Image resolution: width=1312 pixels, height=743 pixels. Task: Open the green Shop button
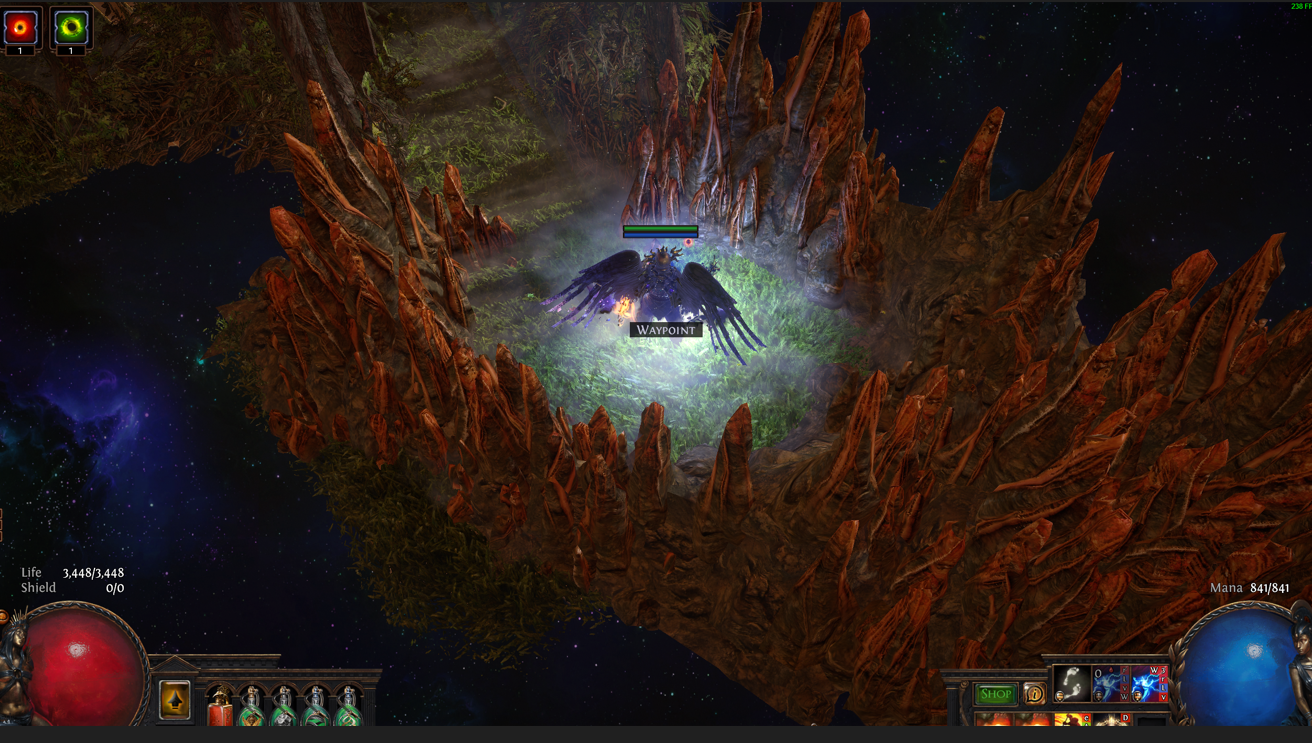tap(995, 694)
